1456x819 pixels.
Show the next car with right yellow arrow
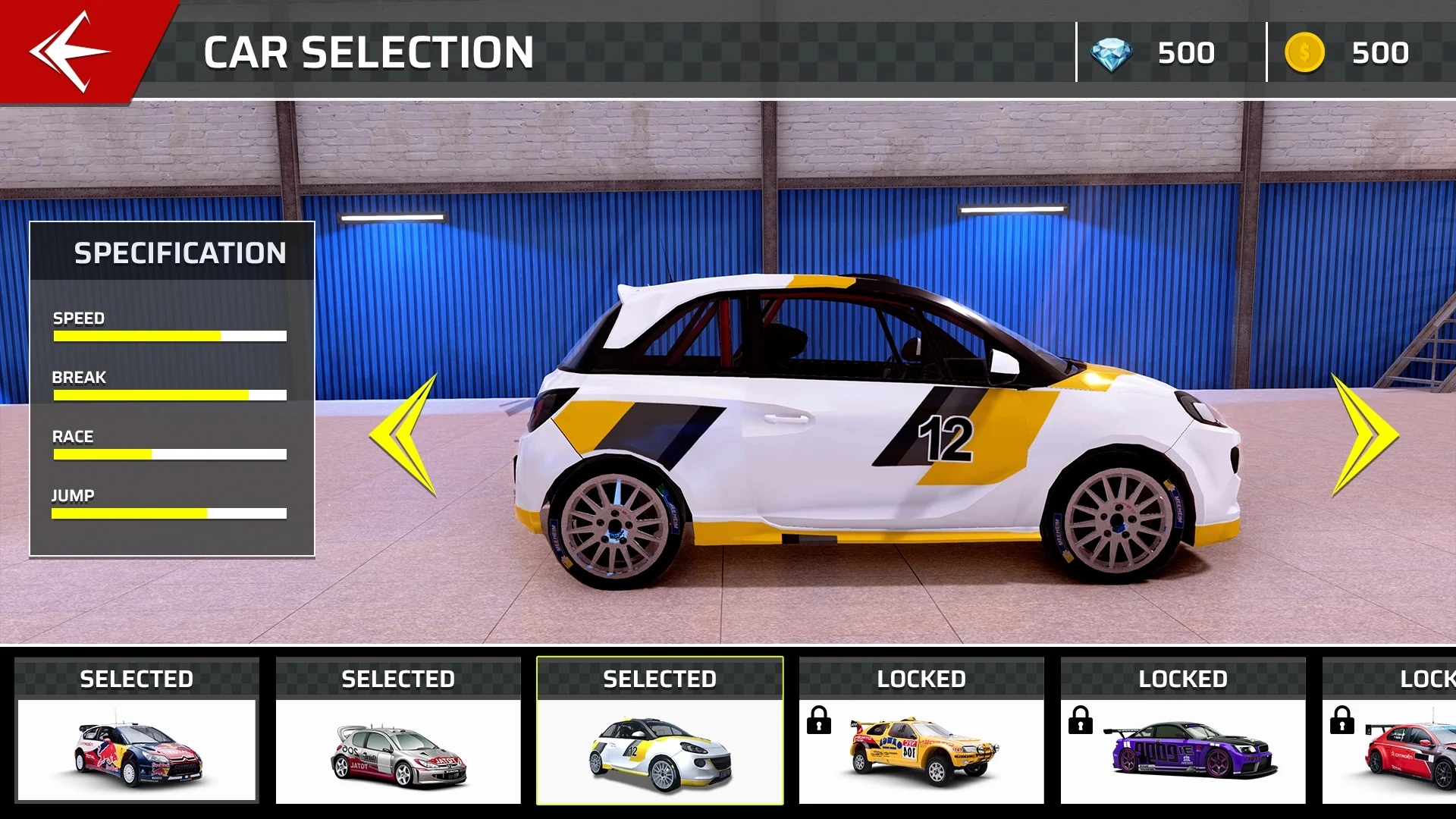click(1363, 435)
